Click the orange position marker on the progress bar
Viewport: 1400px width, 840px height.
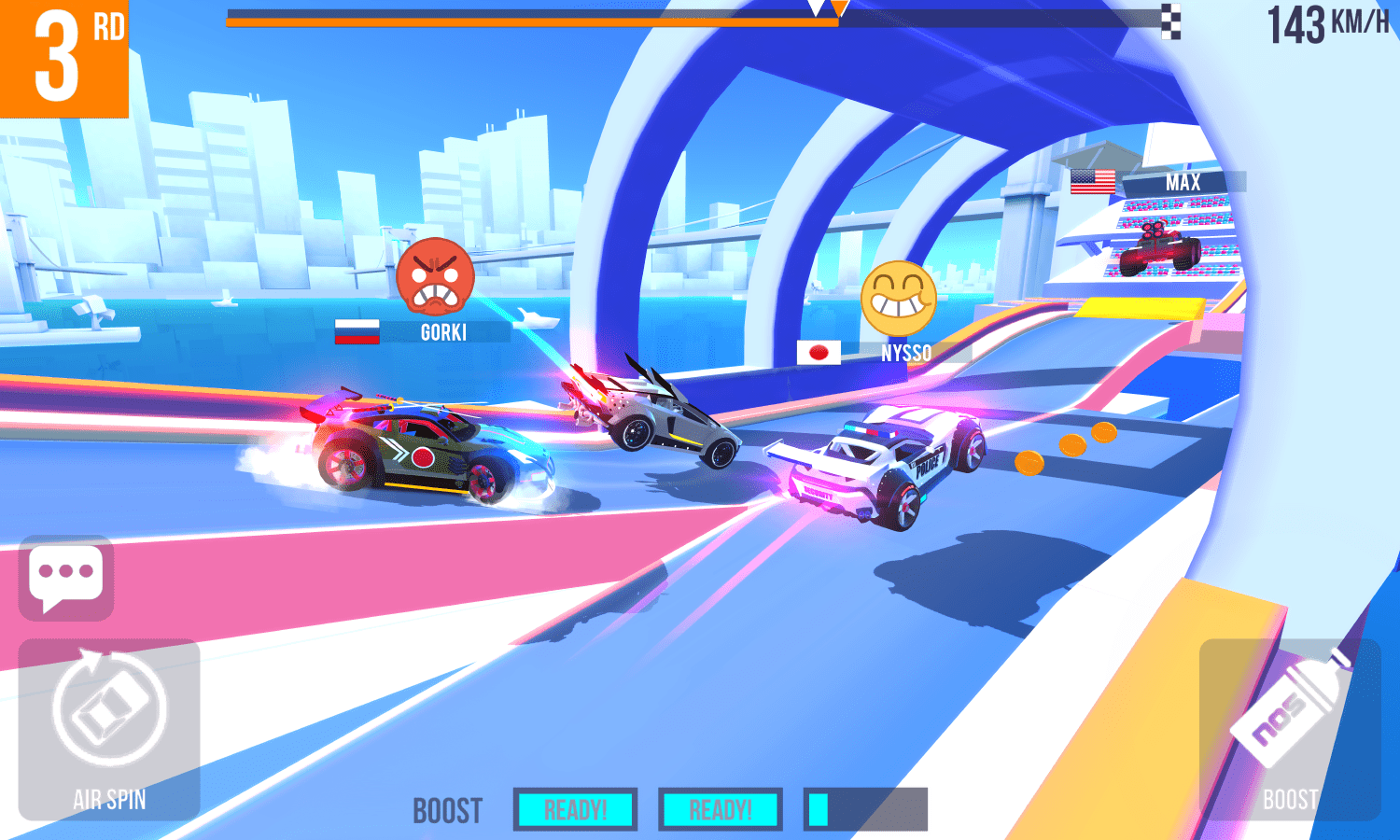[x=836, y=11]
